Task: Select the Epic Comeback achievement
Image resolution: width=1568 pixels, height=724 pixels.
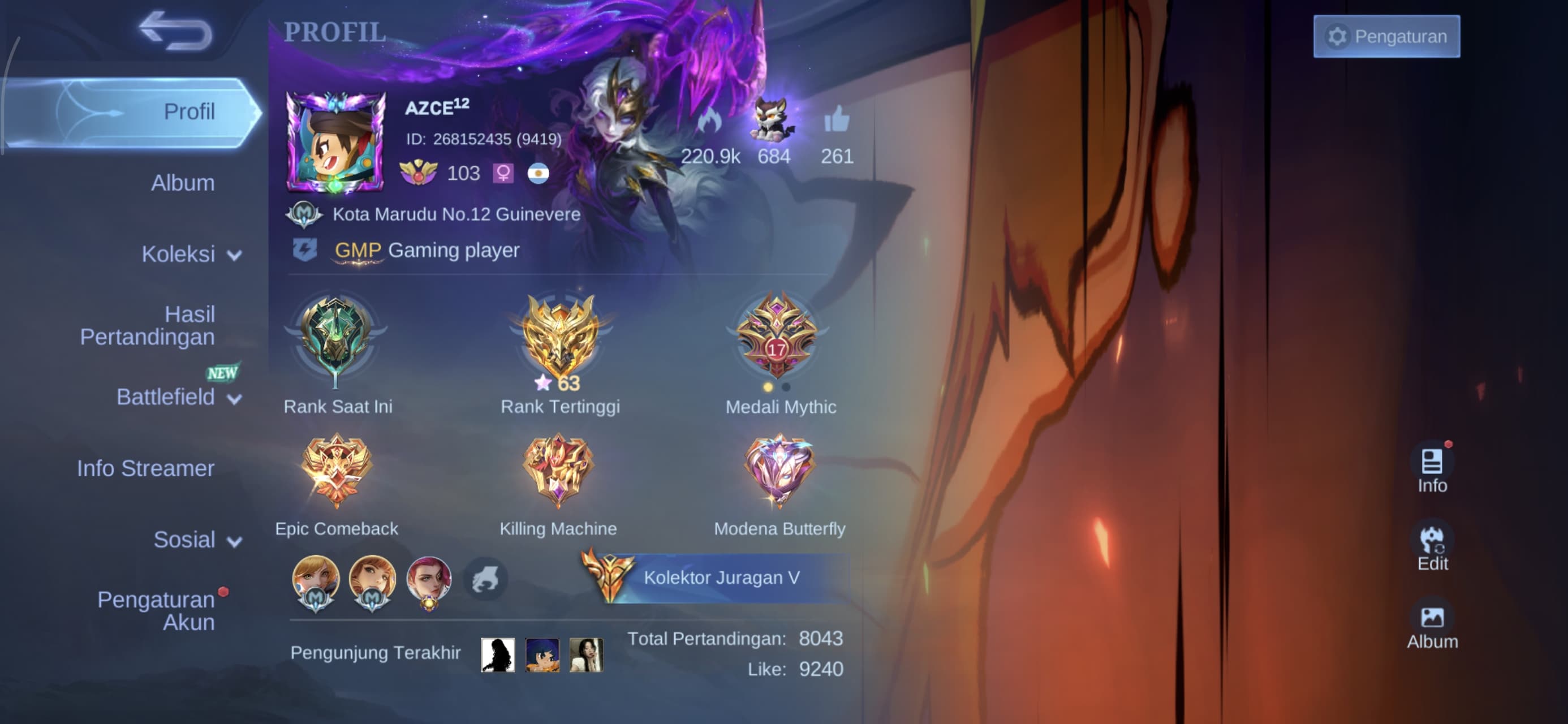Action: point(336,470)
